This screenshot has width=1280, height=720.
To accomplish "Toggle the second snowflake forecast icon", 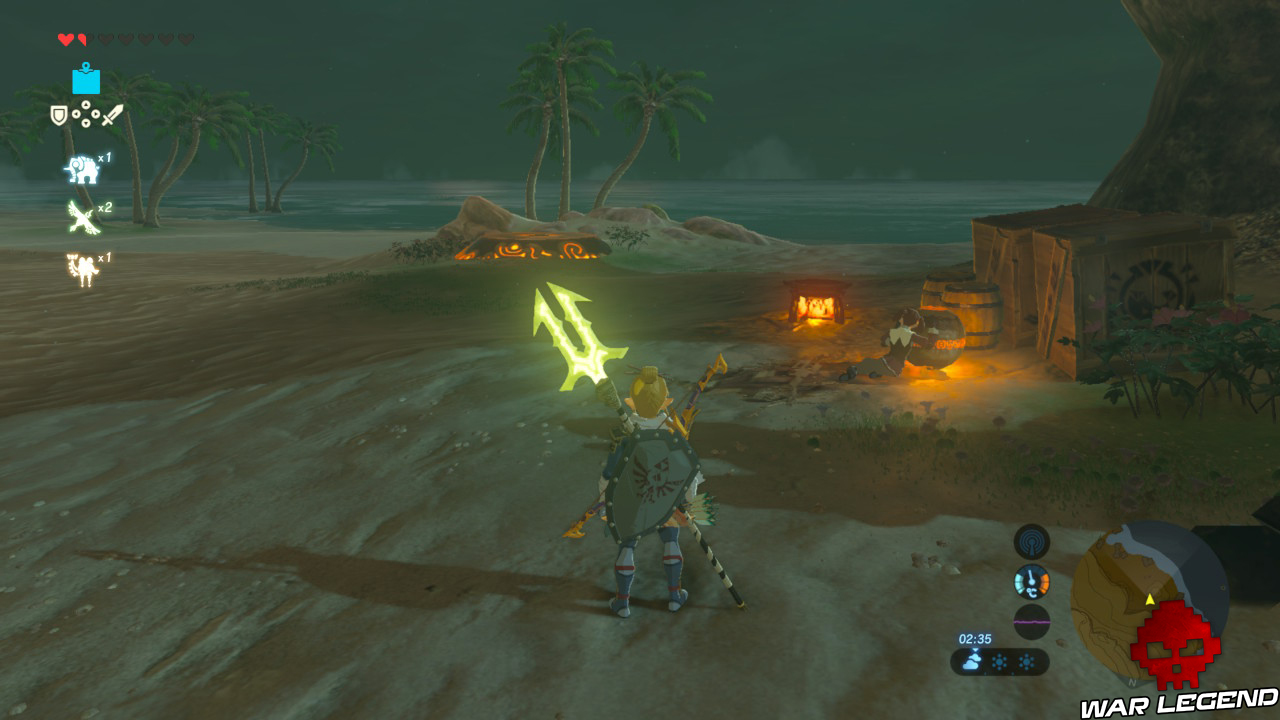I will point(1029,661).
